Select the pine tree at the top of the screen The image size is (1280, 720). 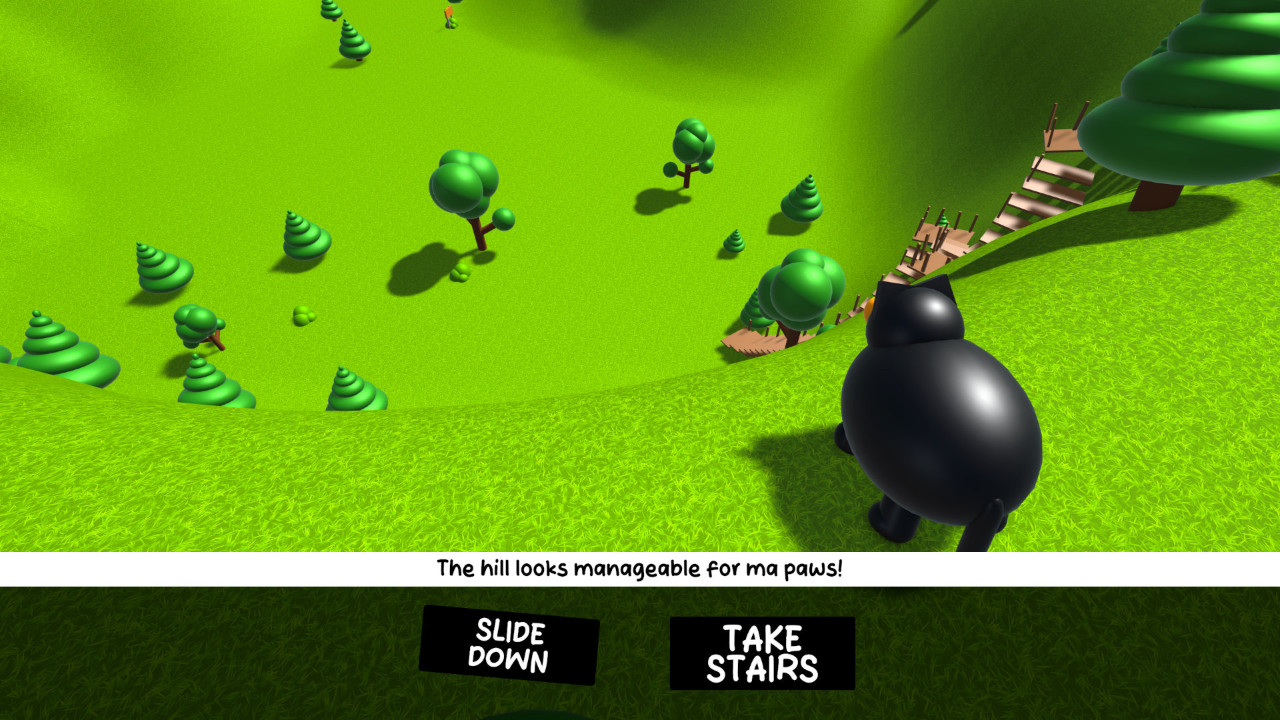click(350, 40)
